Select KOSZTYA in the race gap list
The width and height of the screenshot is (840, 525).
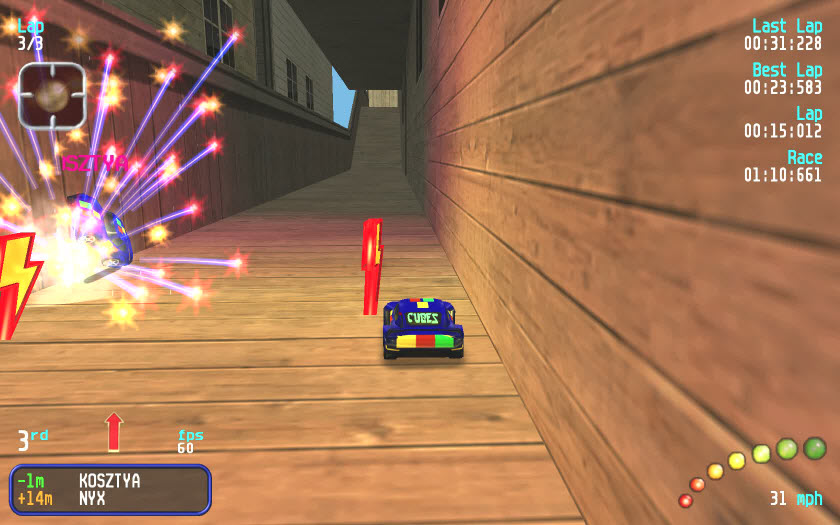[109, 481]
